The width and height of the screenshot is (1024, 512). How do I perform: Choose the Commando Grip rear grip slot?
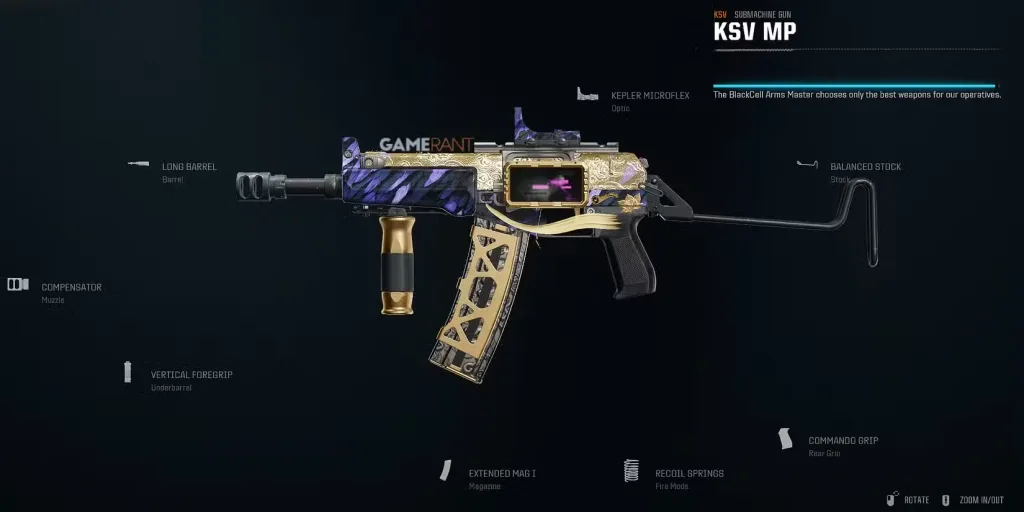tap(842, 441)
